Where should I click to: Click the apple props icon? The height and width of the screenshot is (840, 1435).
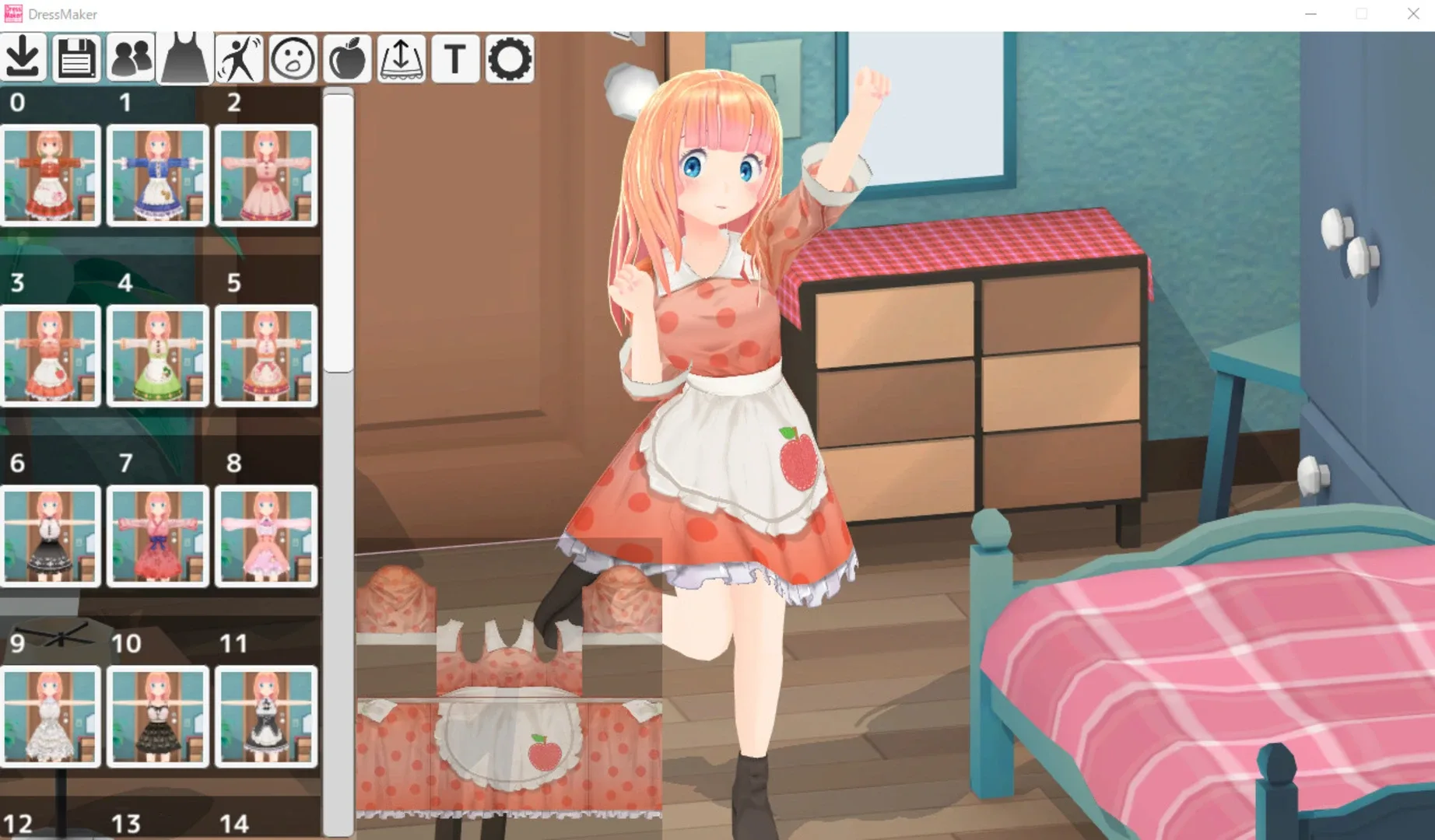347,57
